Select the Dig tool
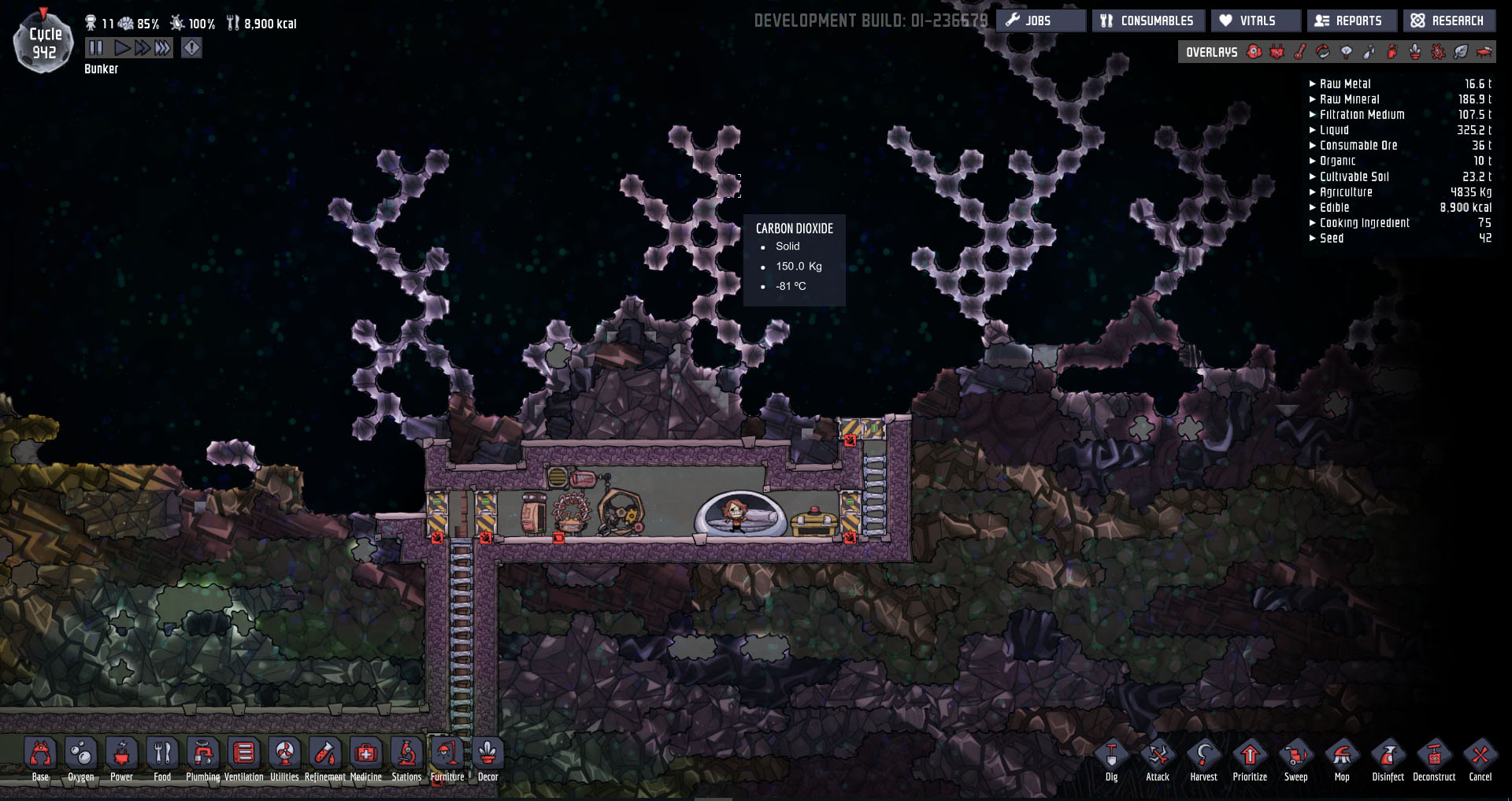 point(1111,758)
